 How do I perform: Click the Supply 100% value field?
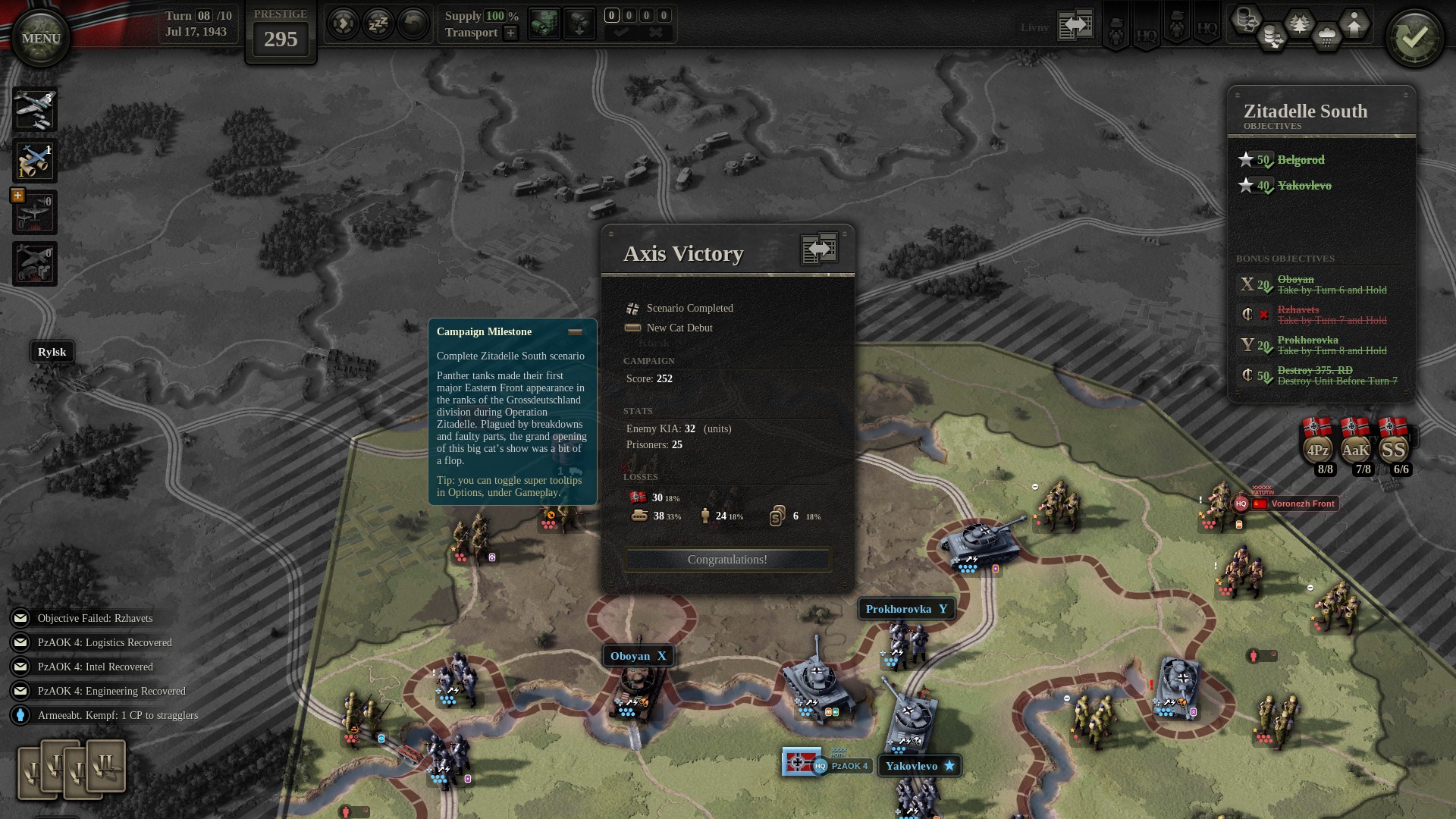tap(494, 16)
